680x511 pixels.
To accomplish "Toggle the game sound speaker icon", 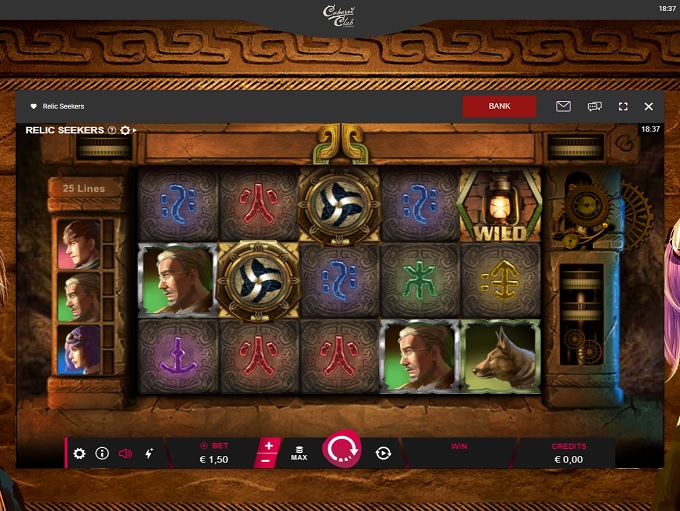I will pos(125,453).
